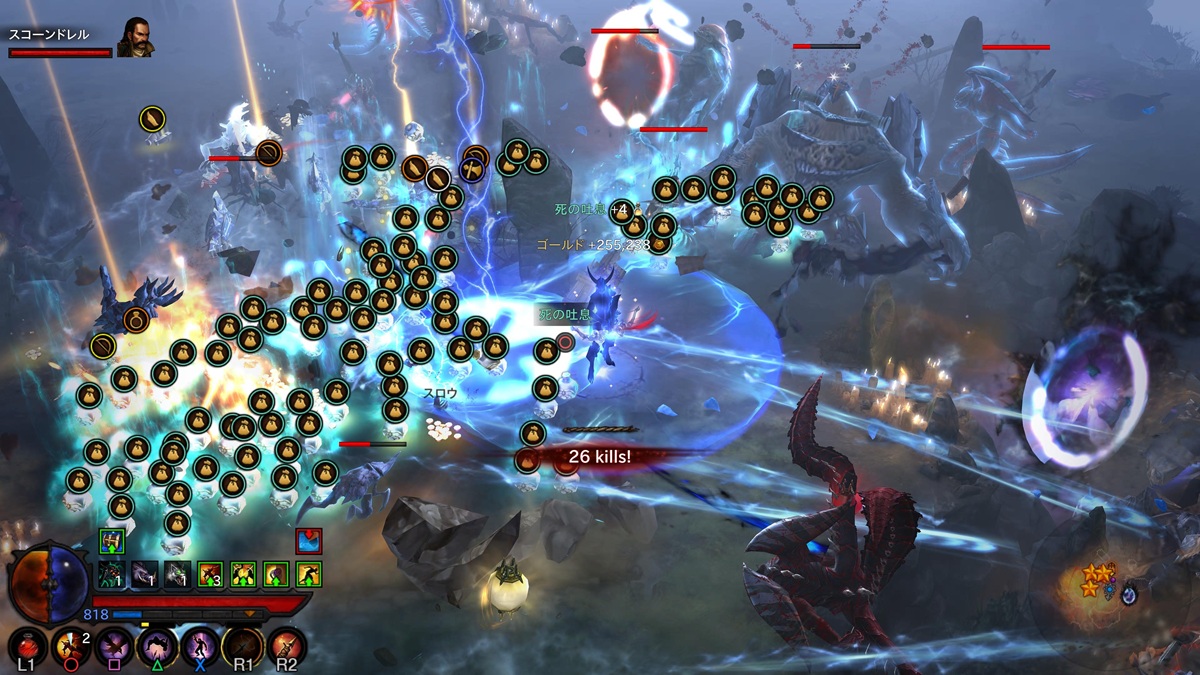Inspect the running figure buff icon
The height and width of the screenshot is (675, 1200).
(308, 574)
